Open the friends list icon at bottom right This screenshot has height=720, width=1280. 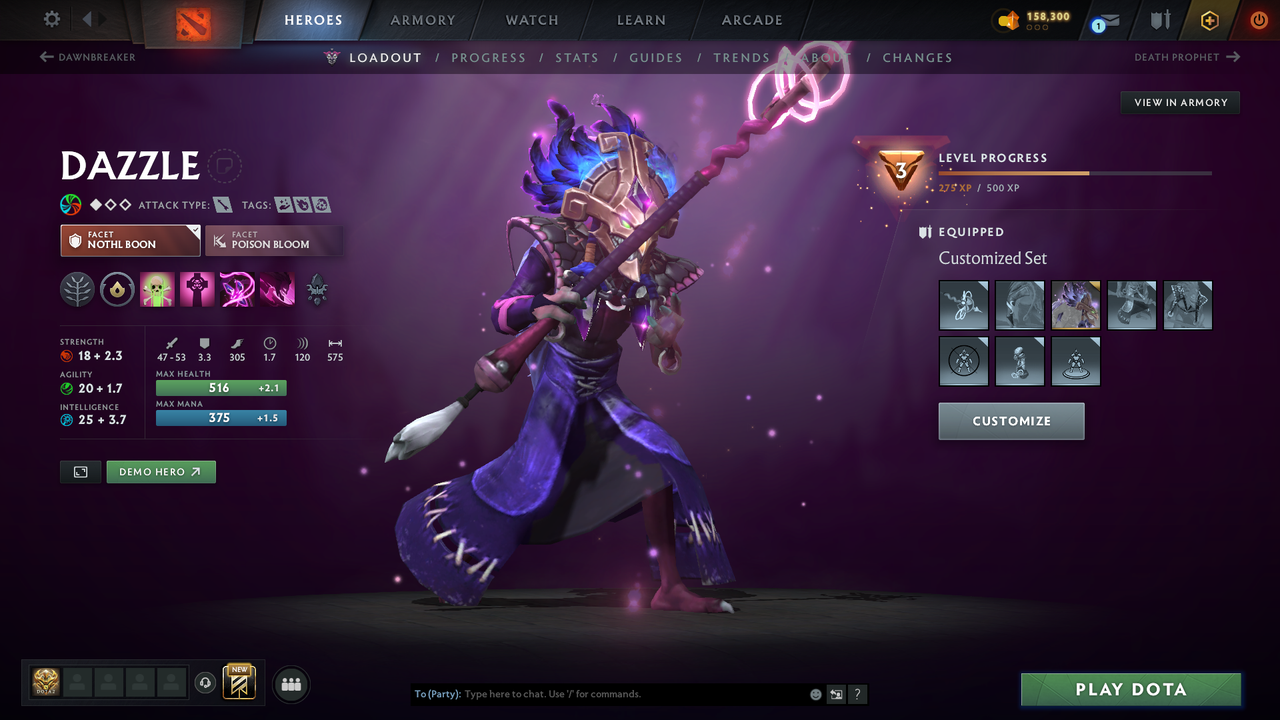290,684
